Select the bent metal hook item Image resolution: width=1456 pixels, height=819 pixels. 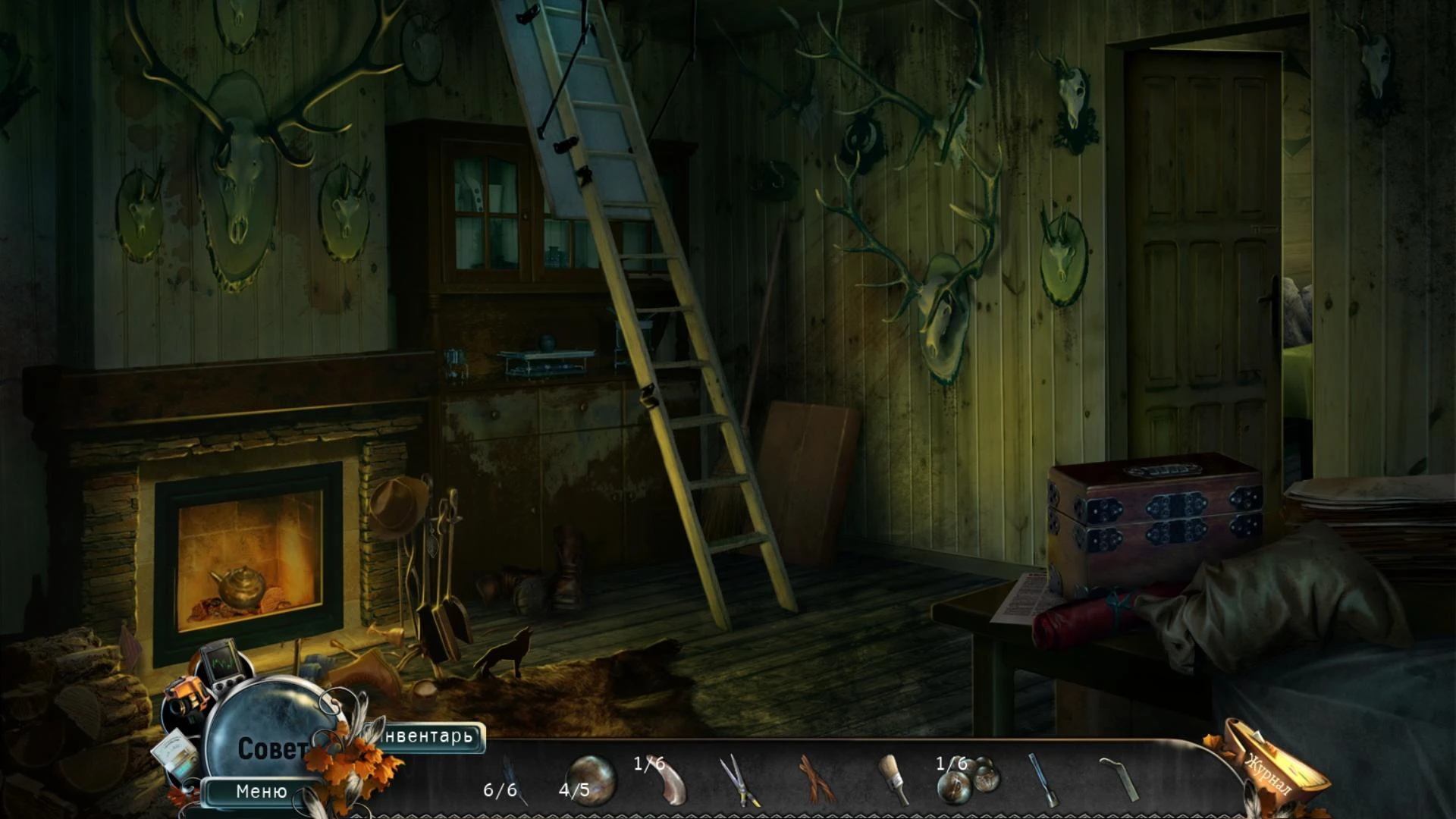pos(1120,779)
